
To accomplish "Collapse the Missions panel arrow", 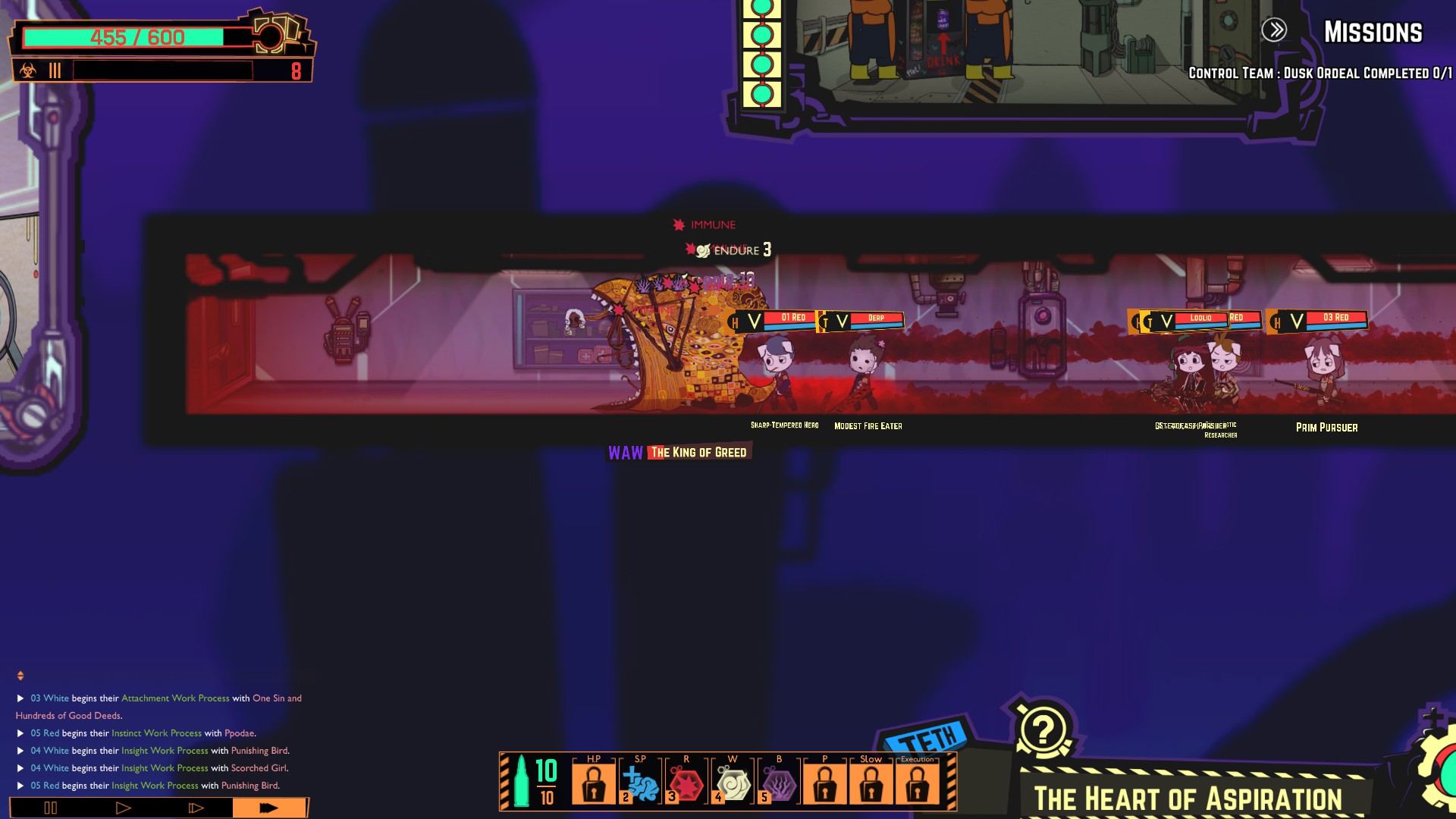I will tap(1274, 30).
